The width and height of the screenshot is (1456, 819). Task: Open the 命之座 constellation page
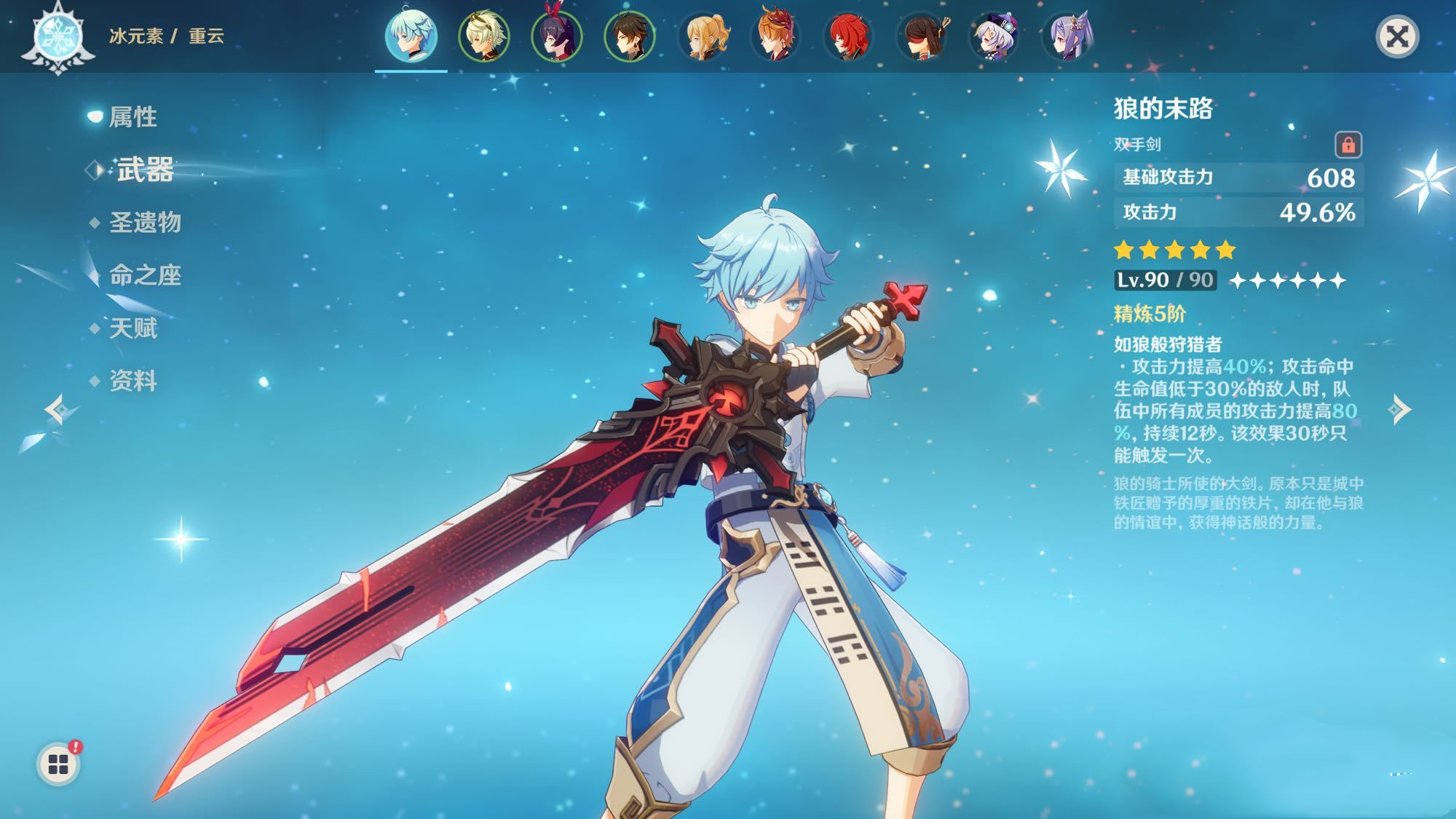click(x=144, y=274)
